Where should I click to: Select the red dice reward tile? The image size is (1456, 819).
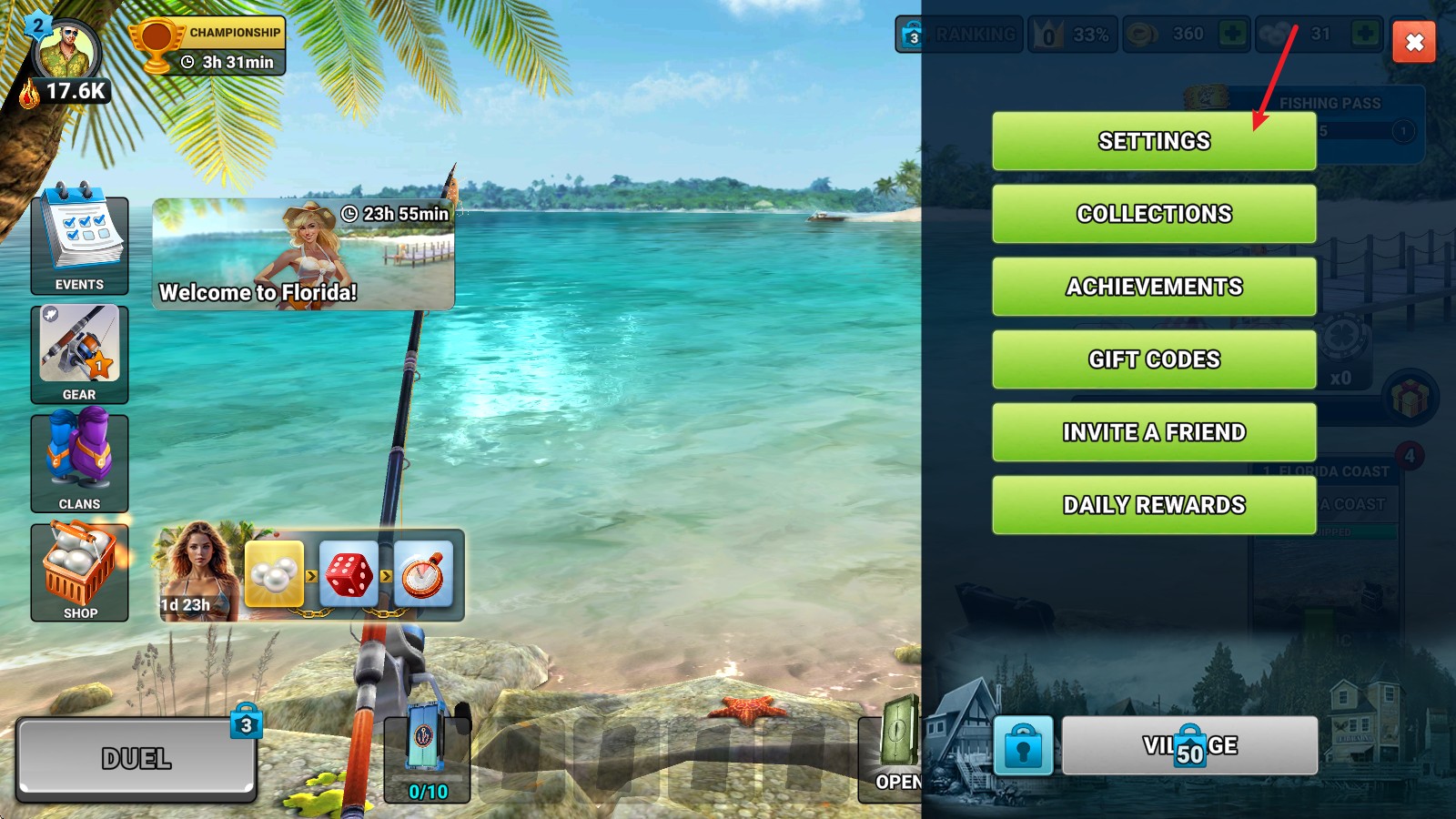pyautogui.click(x=349, y=574)
